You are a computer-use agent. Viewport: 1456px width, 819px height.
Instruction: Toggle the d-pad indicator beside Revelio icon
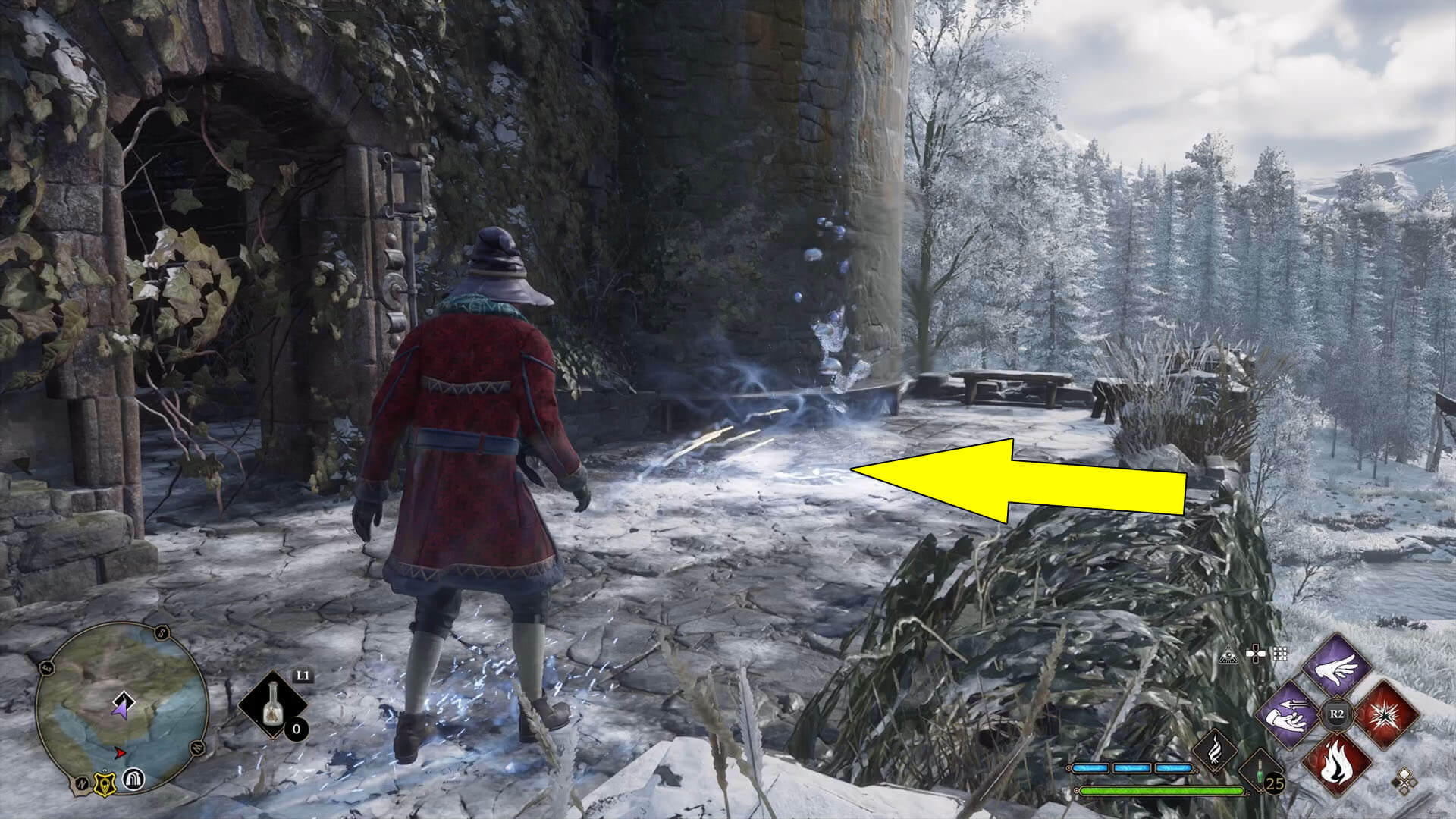click(x=1255, y=653)
